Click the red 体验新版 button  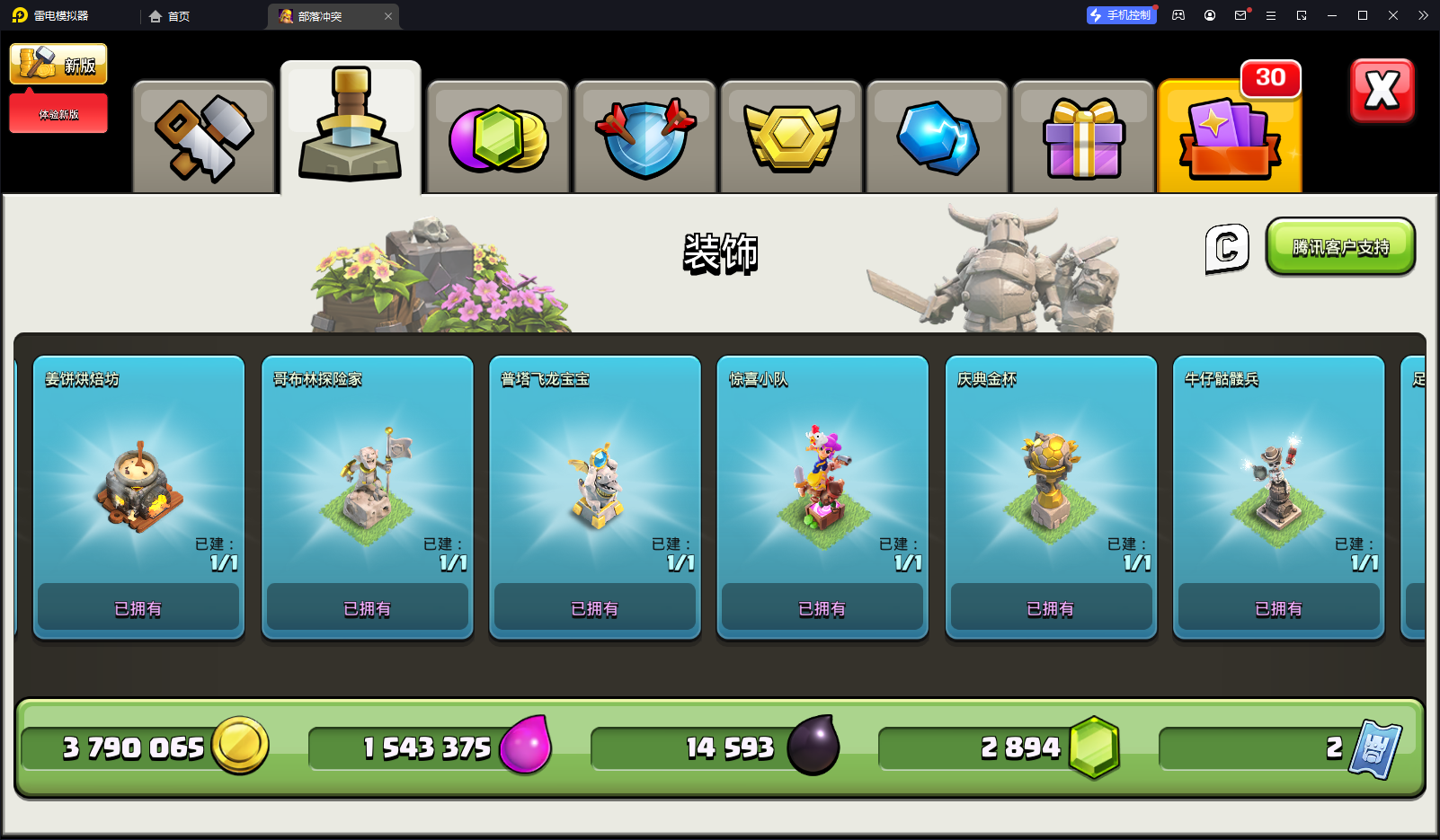(x=58, y=114)
